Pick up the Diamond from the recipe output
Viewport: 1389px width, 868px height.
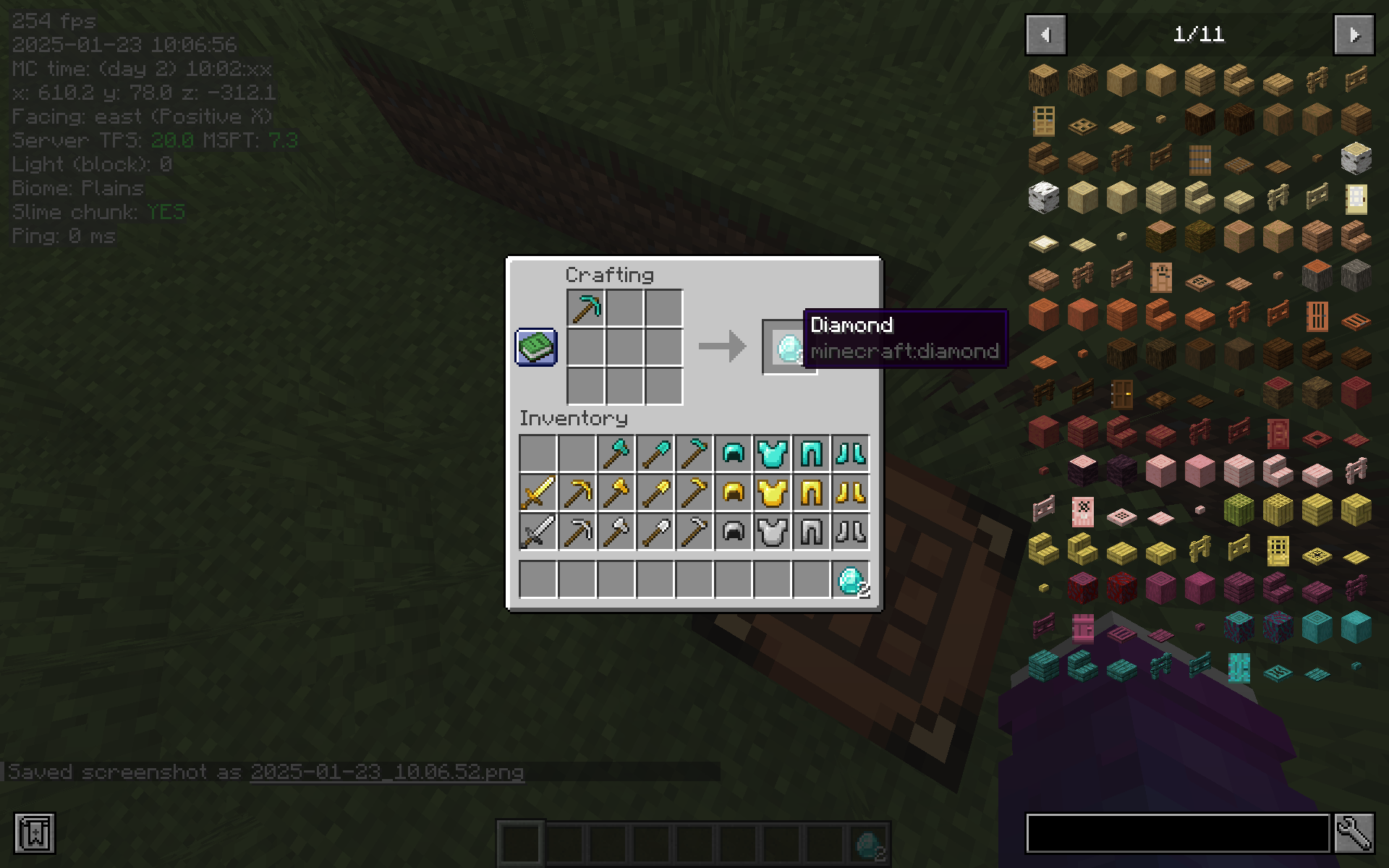tap(789, 348)
